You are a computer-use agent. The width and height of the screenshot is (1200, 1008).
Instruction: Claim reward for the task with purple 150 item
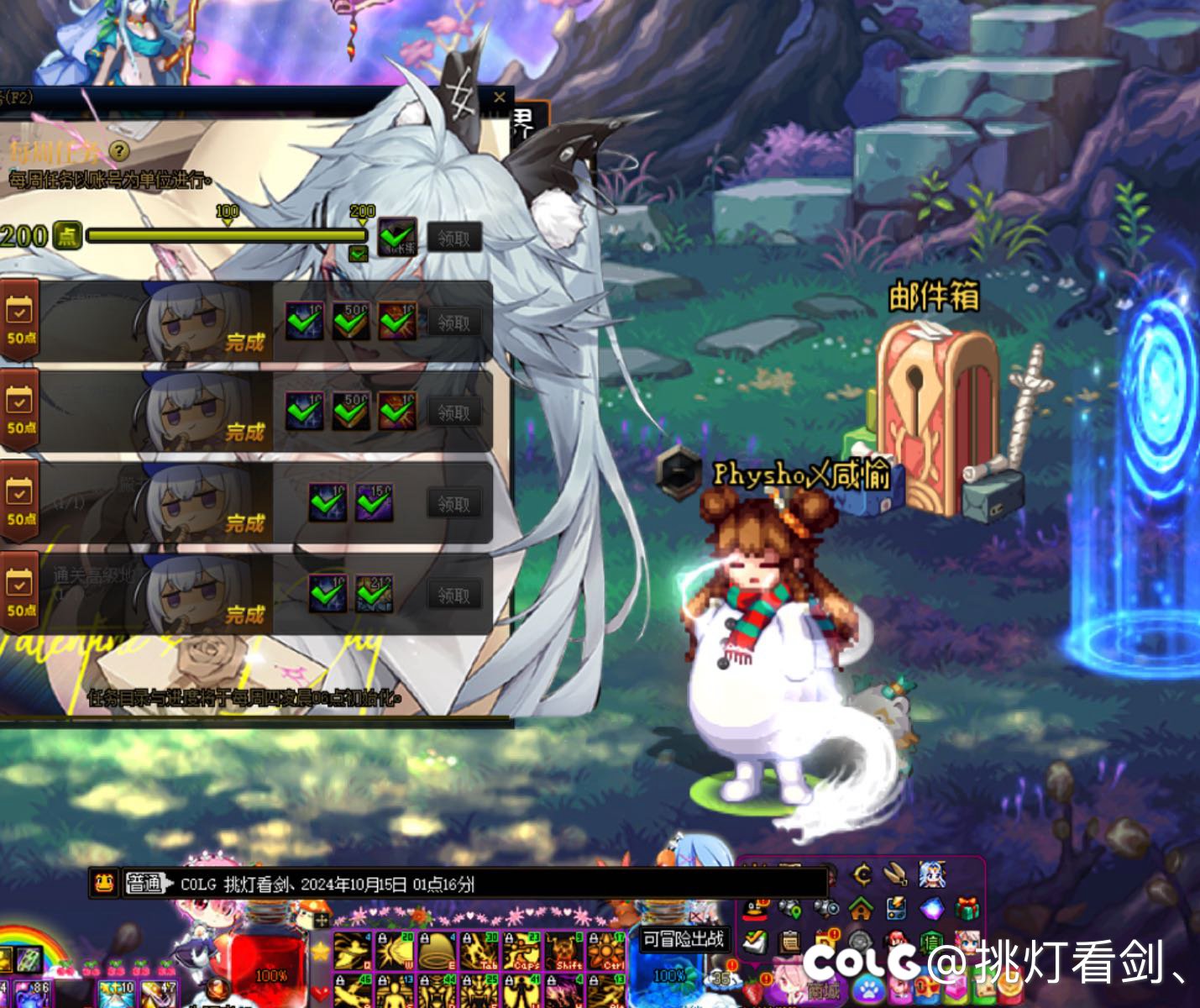(x=453, y=504)
